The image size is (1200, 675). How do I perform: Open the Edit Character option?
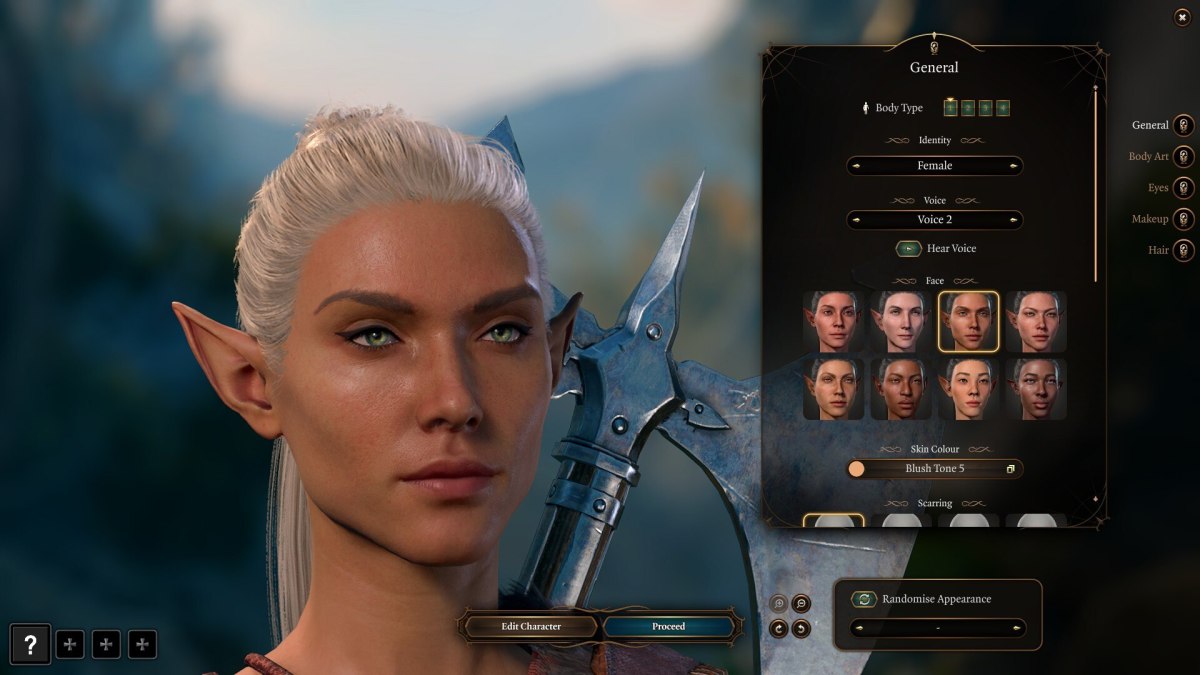click(531, 627)
